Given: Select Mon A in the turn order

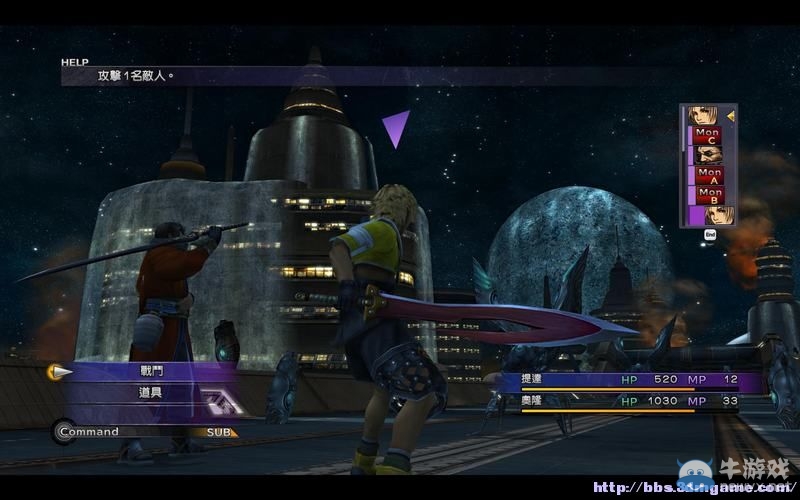Looking at the screenshot, I should click(710, 174).
